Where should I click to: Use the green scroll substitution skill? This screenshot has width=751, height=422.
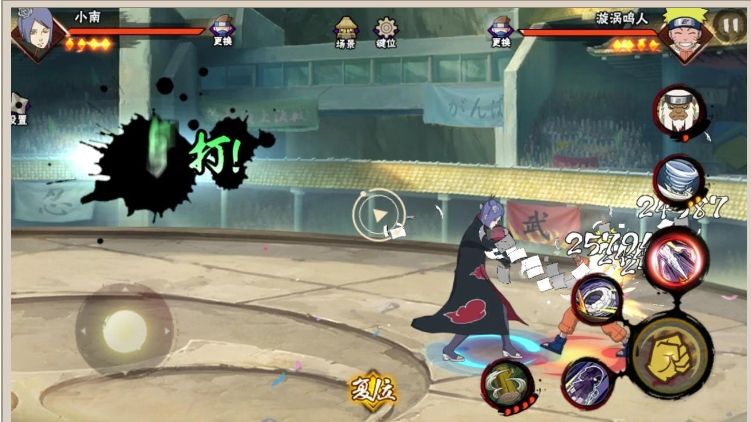point(507,383)
